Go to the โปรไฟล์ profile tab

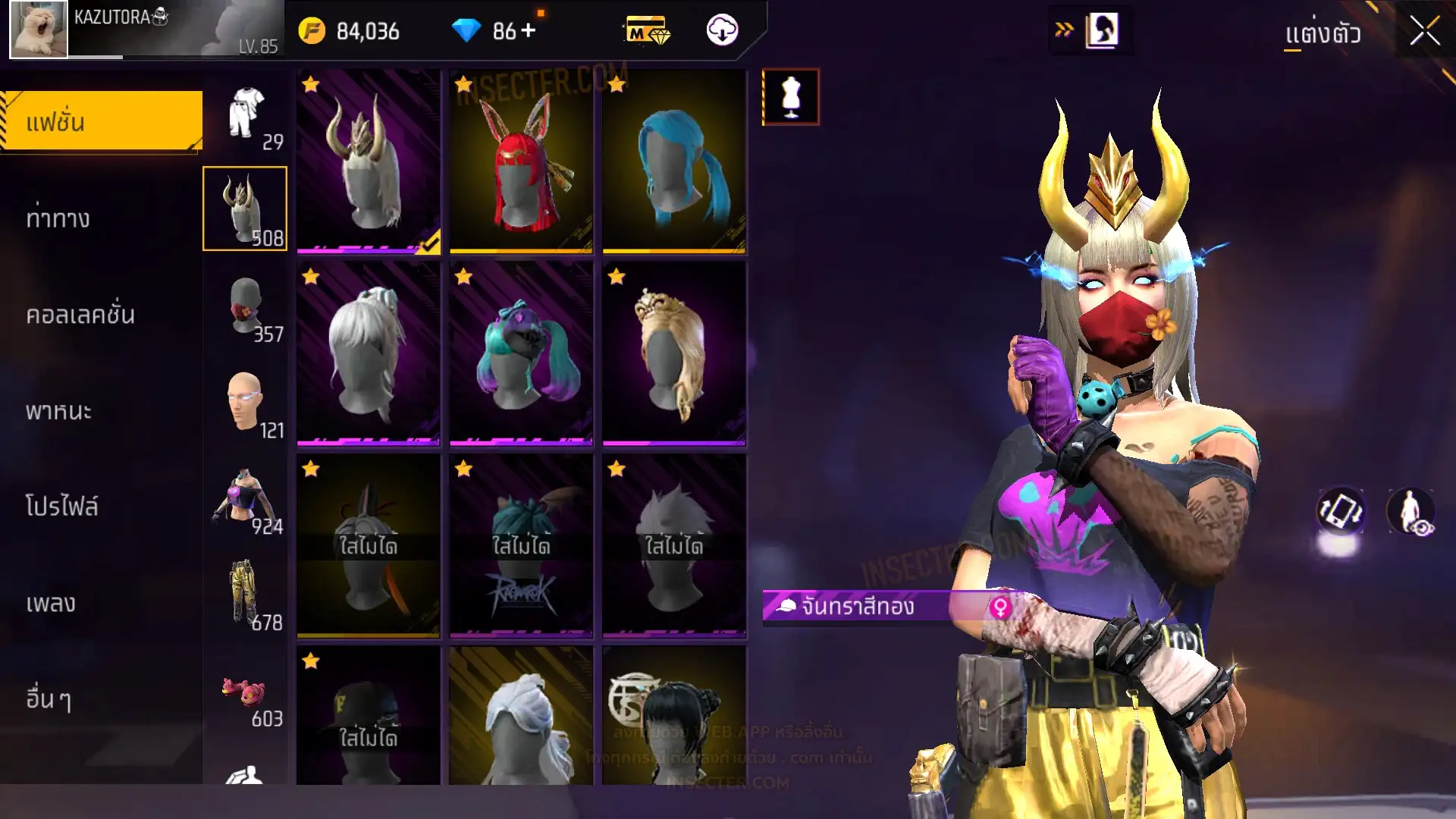pyautogui.click(x=61, y=507)
